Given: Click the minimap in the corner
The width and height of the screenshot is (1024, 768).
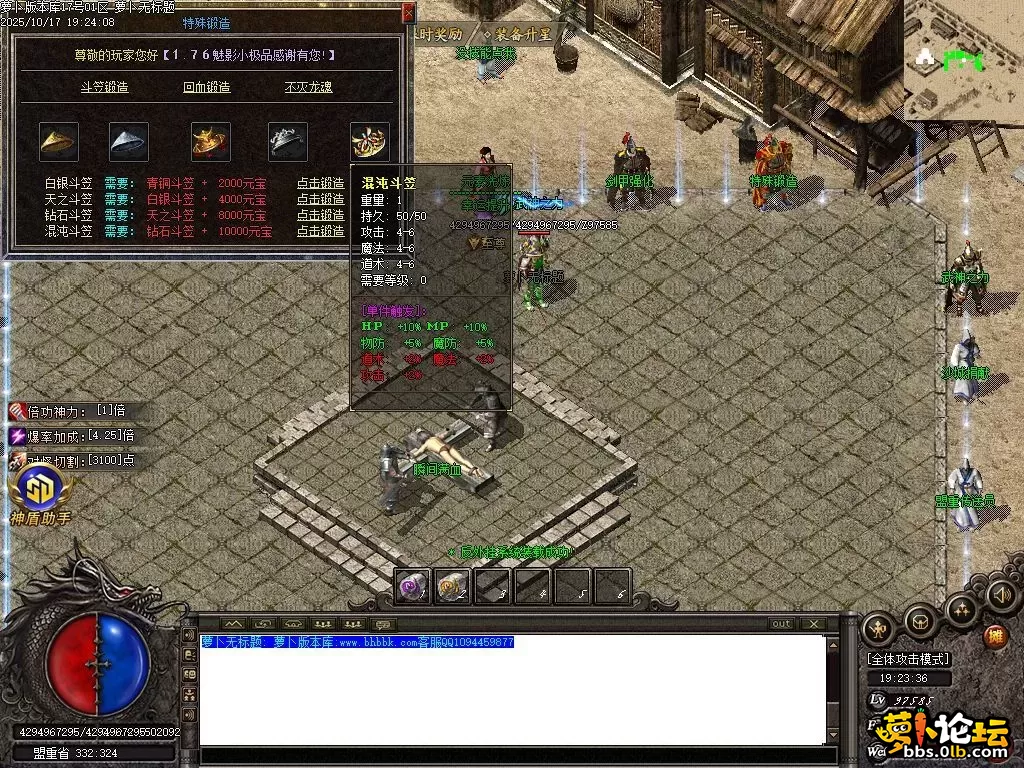Looking at the screenshot, I should click(963, 60).
